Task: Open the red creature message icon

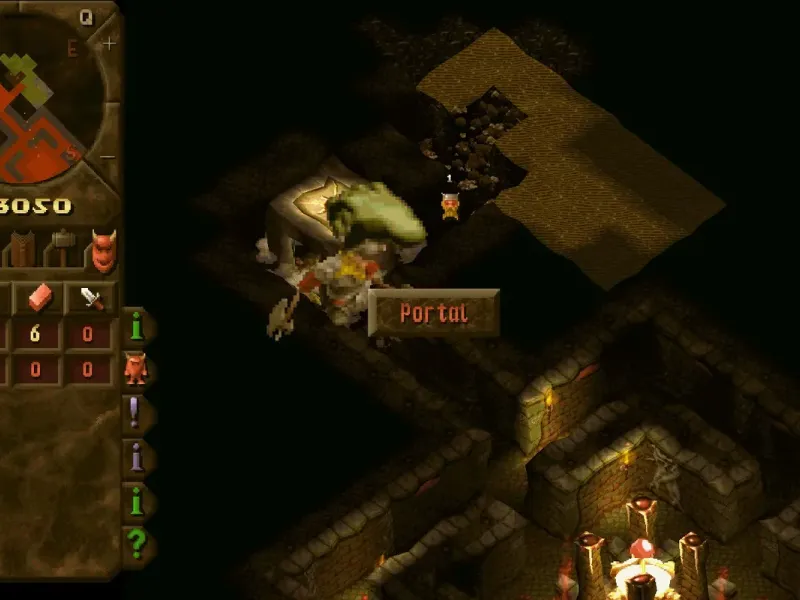Action: 135,369
